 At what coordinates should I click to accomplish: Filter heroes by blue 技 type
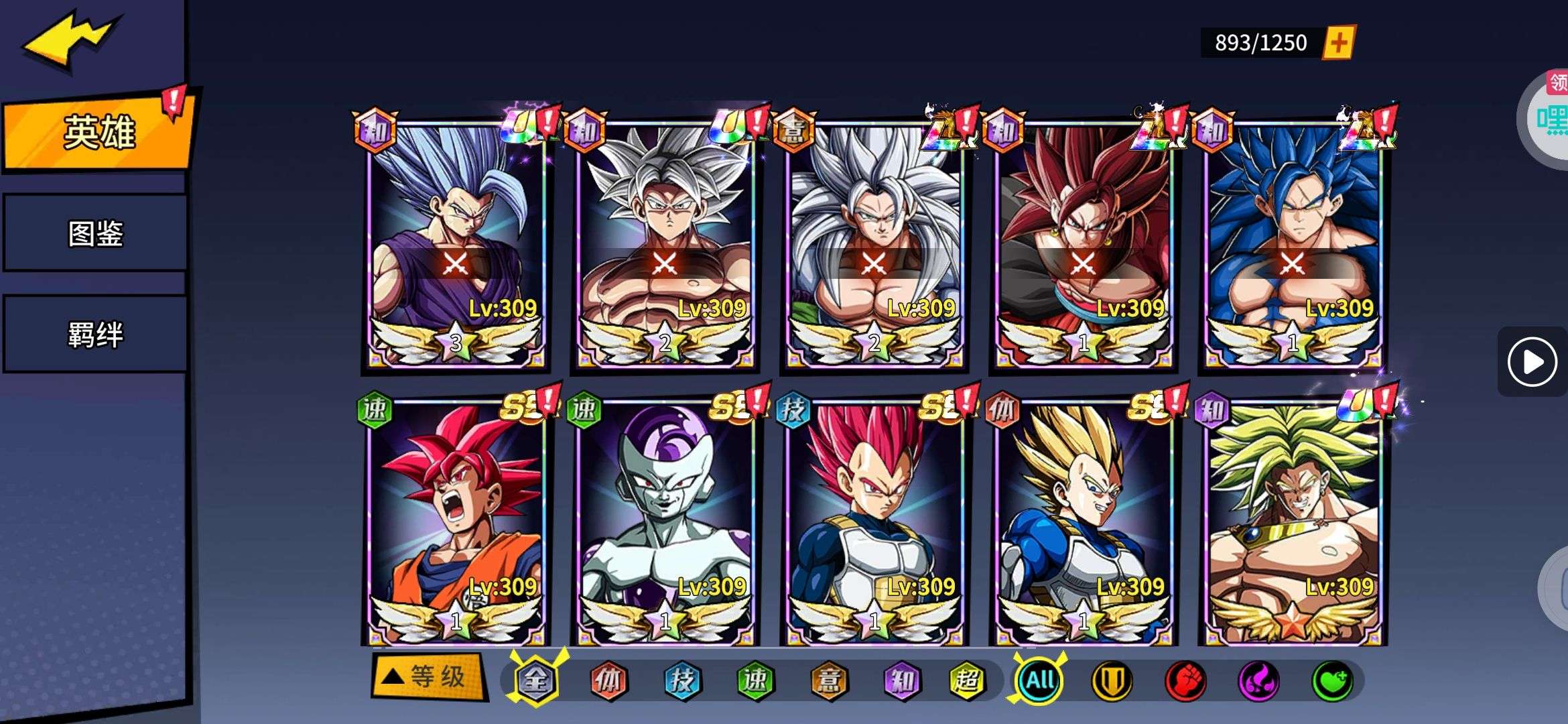(x=682, y=680)
